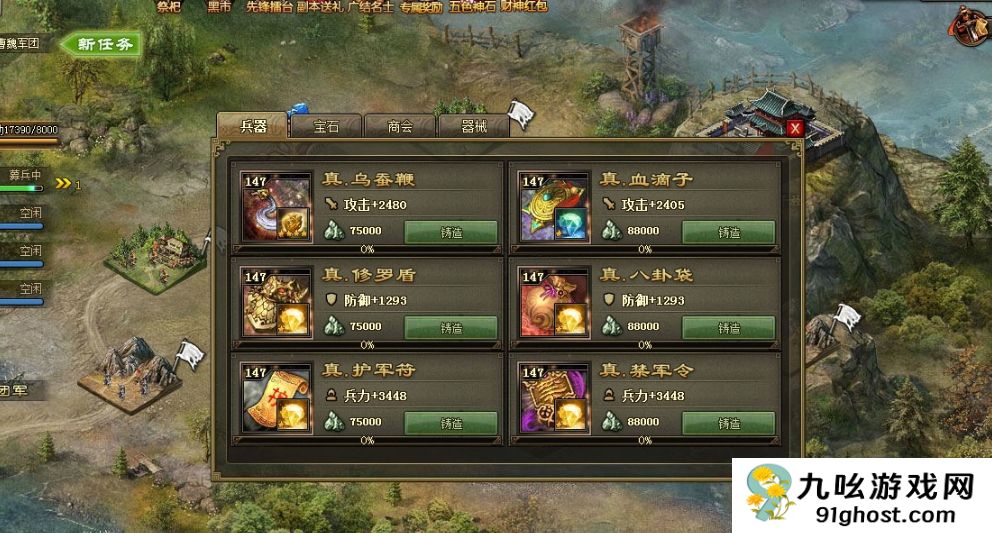
Task: Forge the 真.八卦袋 item
Action: [728, 327]
